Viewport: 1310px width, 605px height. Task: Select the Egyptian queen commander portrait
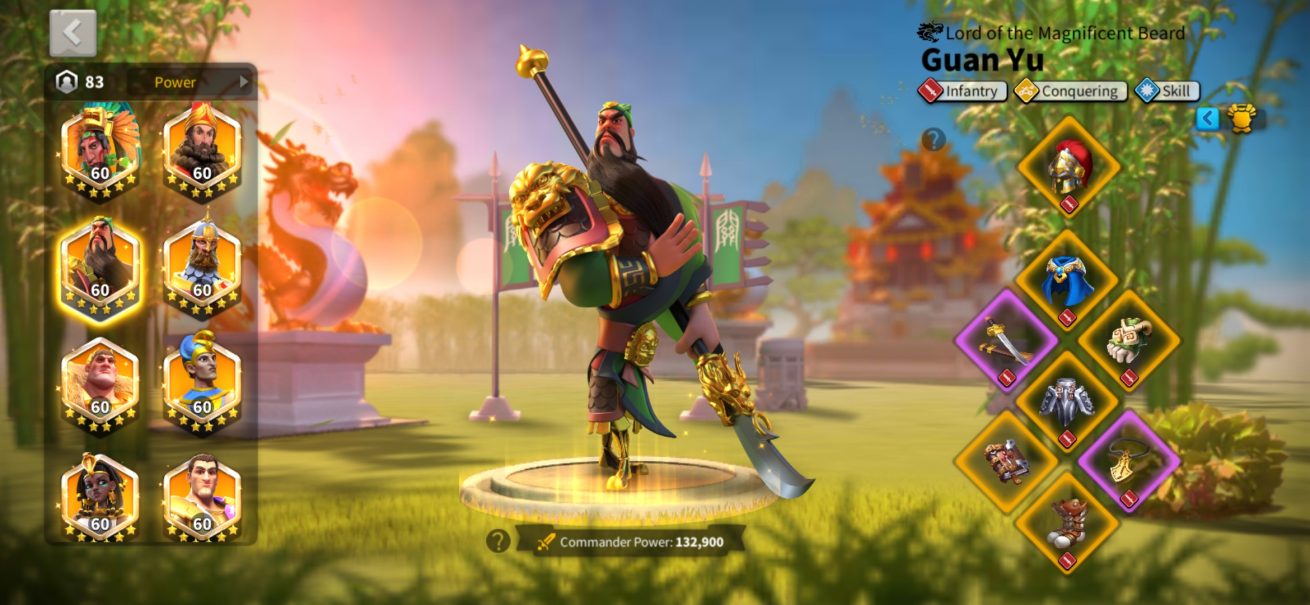(x=100, y=498)
